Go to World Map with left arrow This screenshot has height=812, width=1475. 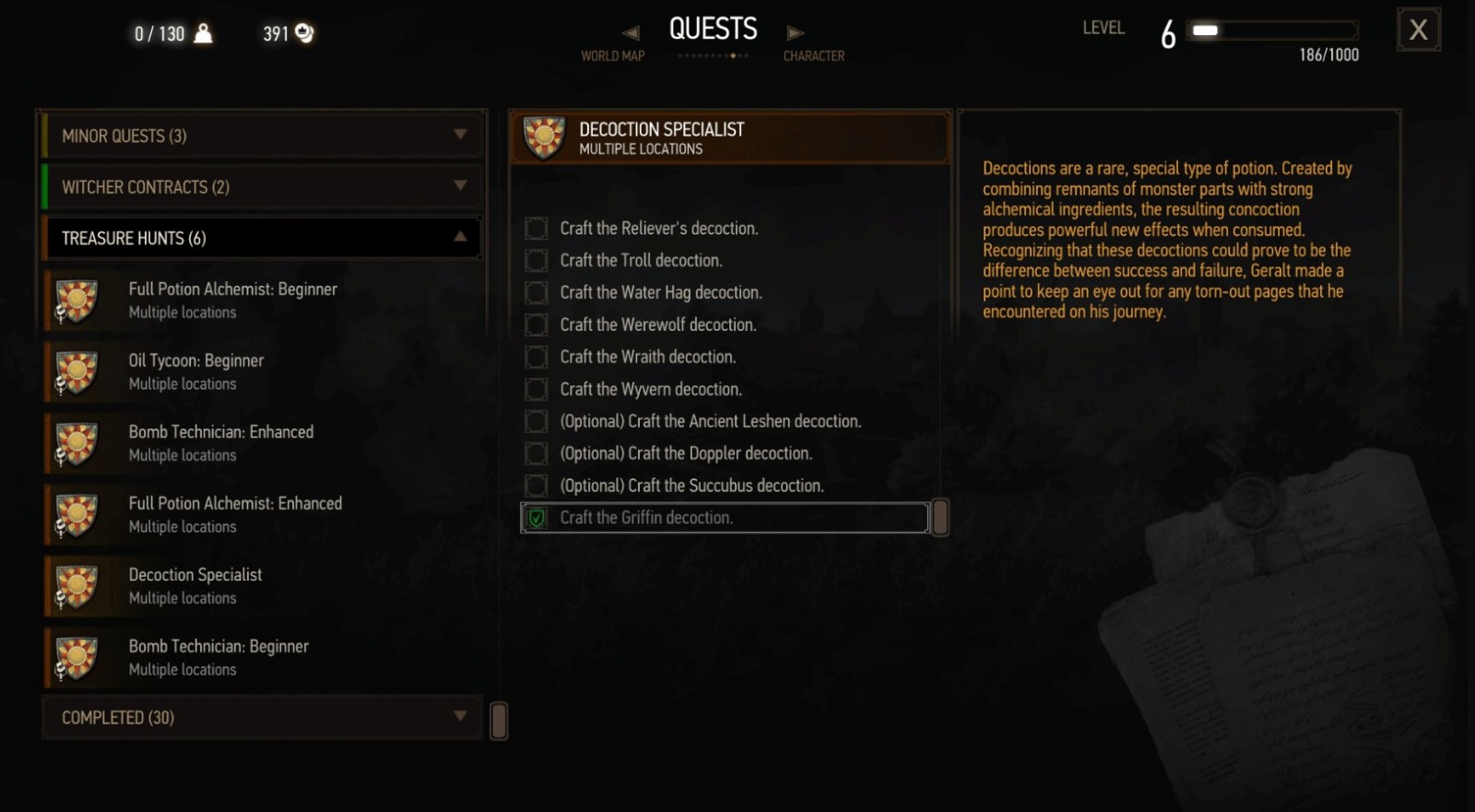pos(631,33)
